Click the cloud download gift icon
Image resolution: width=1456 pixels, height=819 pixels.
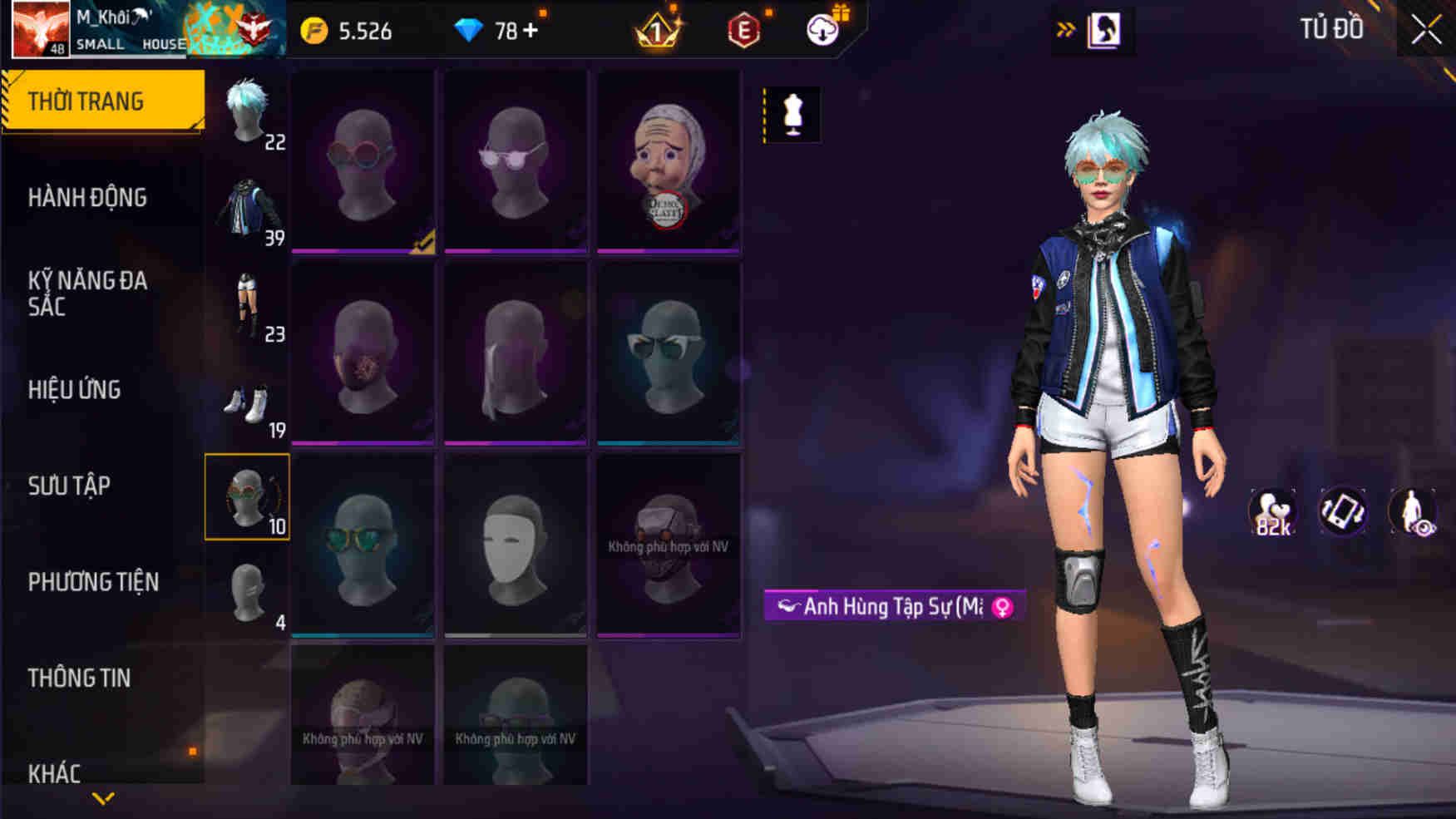coord(822,28)
